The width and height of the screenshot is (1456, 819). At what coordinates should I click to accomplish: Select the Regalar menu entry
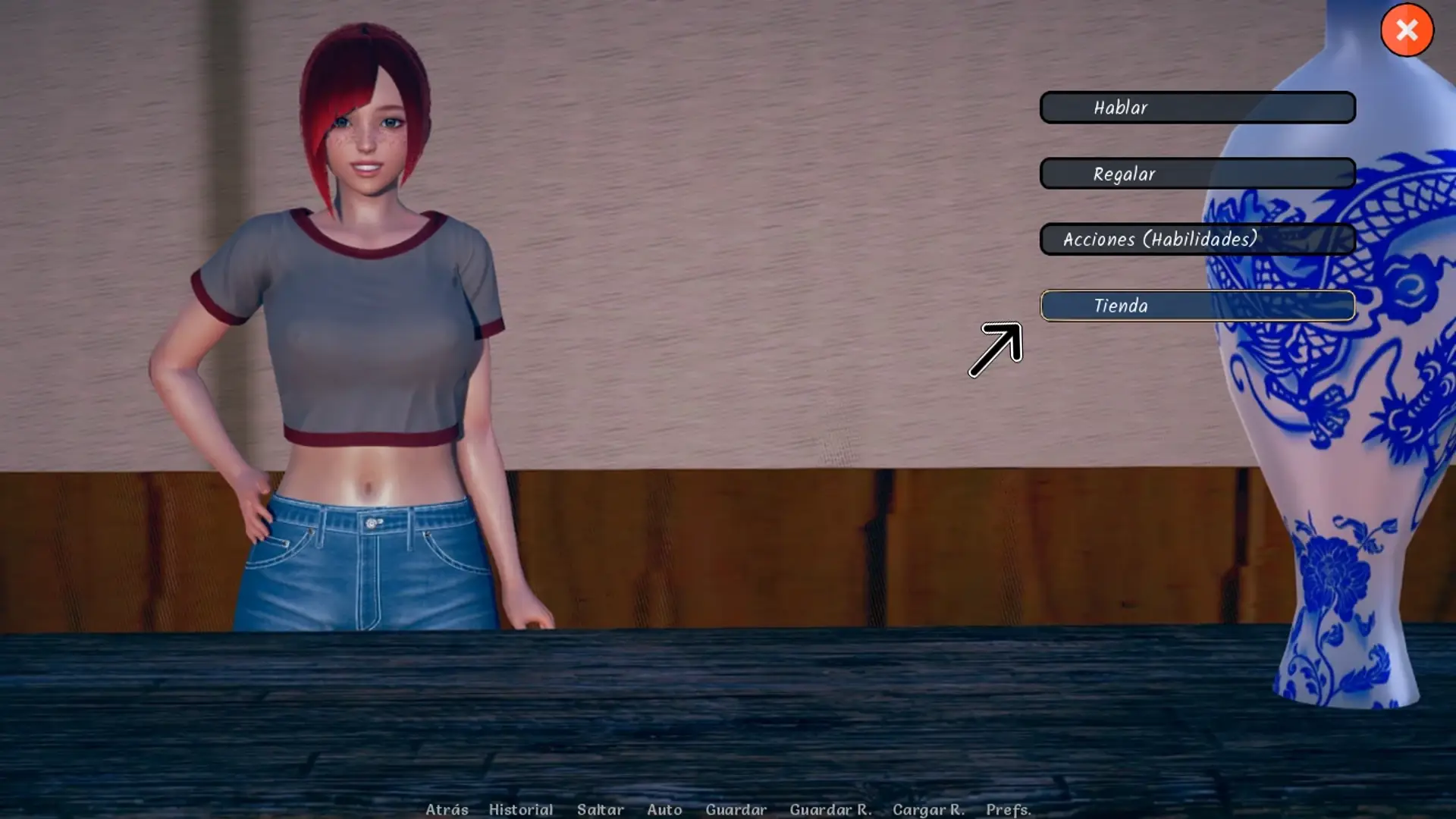(x=1197, y=174)
